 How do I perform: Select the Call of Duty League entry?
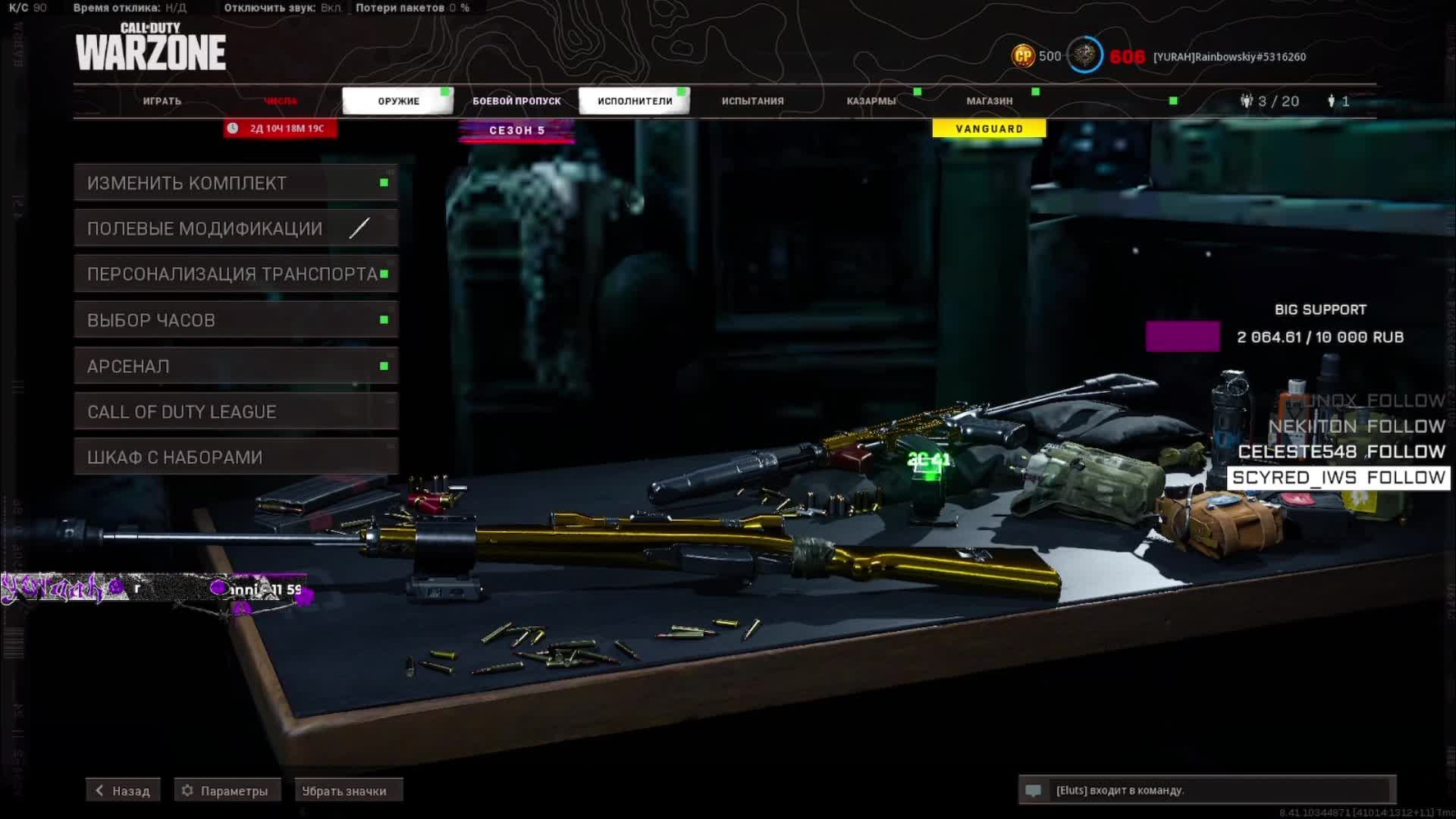coord(235,412)
